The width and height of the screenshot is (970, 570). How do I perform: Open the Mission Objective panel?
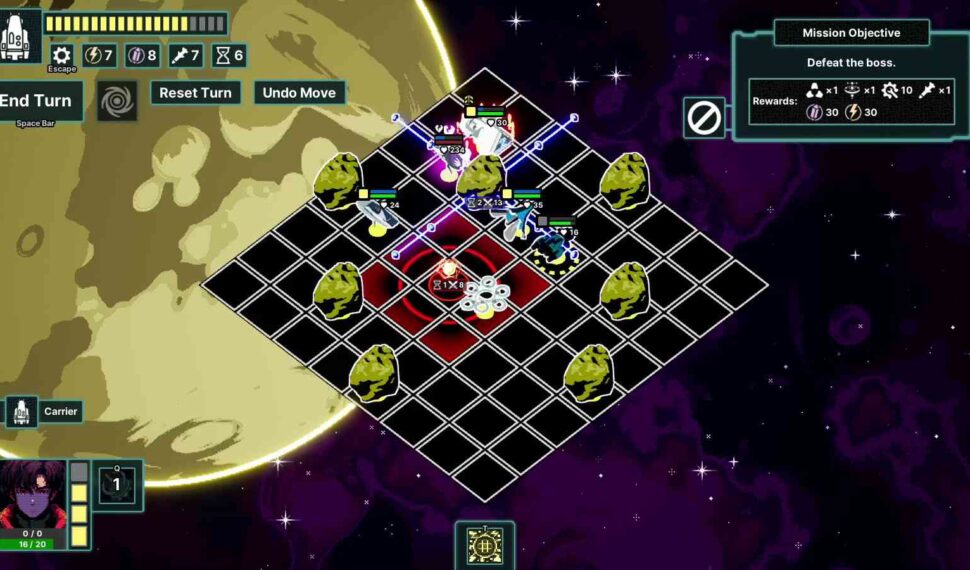[851, 33]
